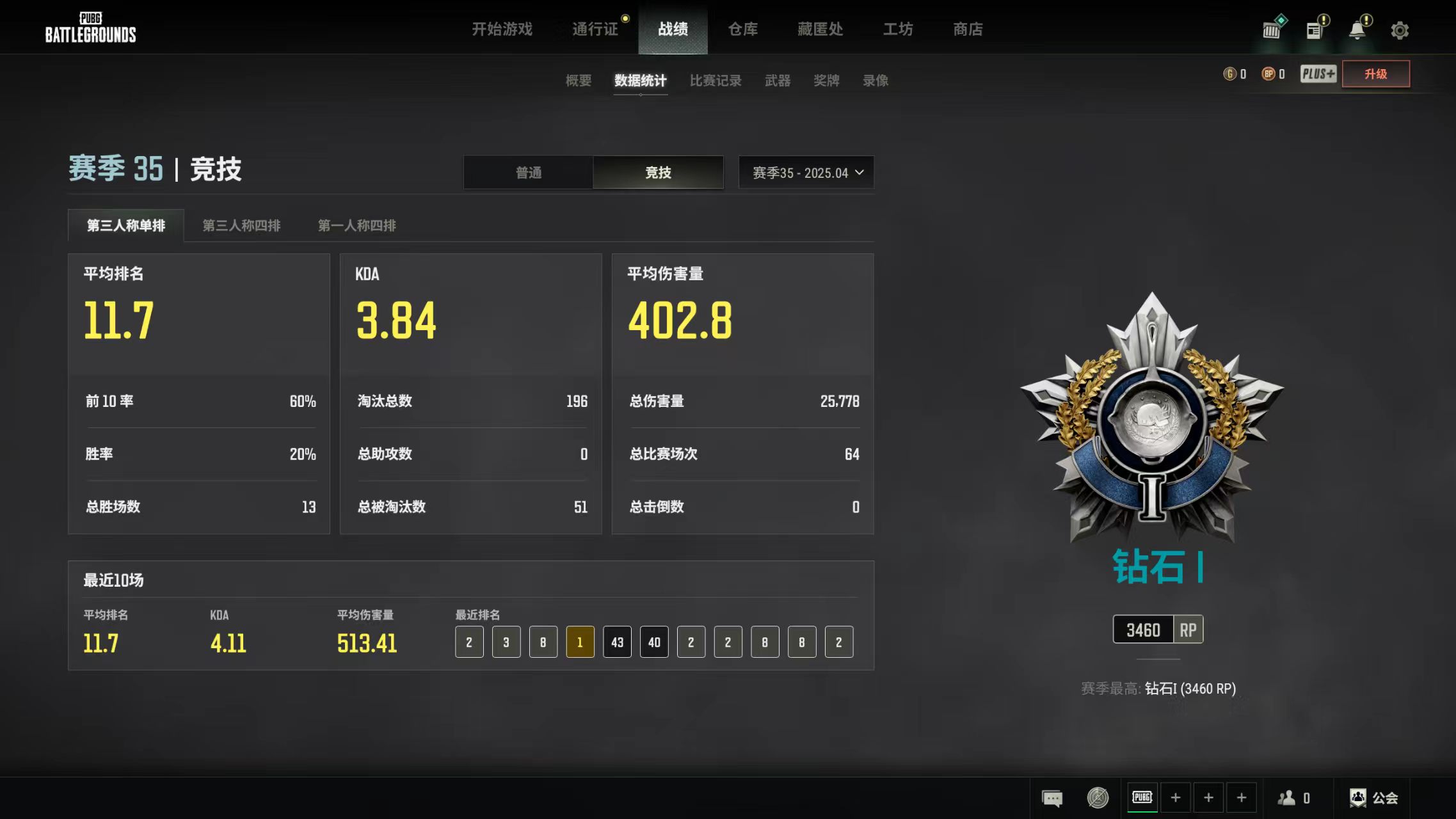This screenshot has width=1456, height=819.
Task: Click the G-Coin currency icon
Action: point(1229,74)
